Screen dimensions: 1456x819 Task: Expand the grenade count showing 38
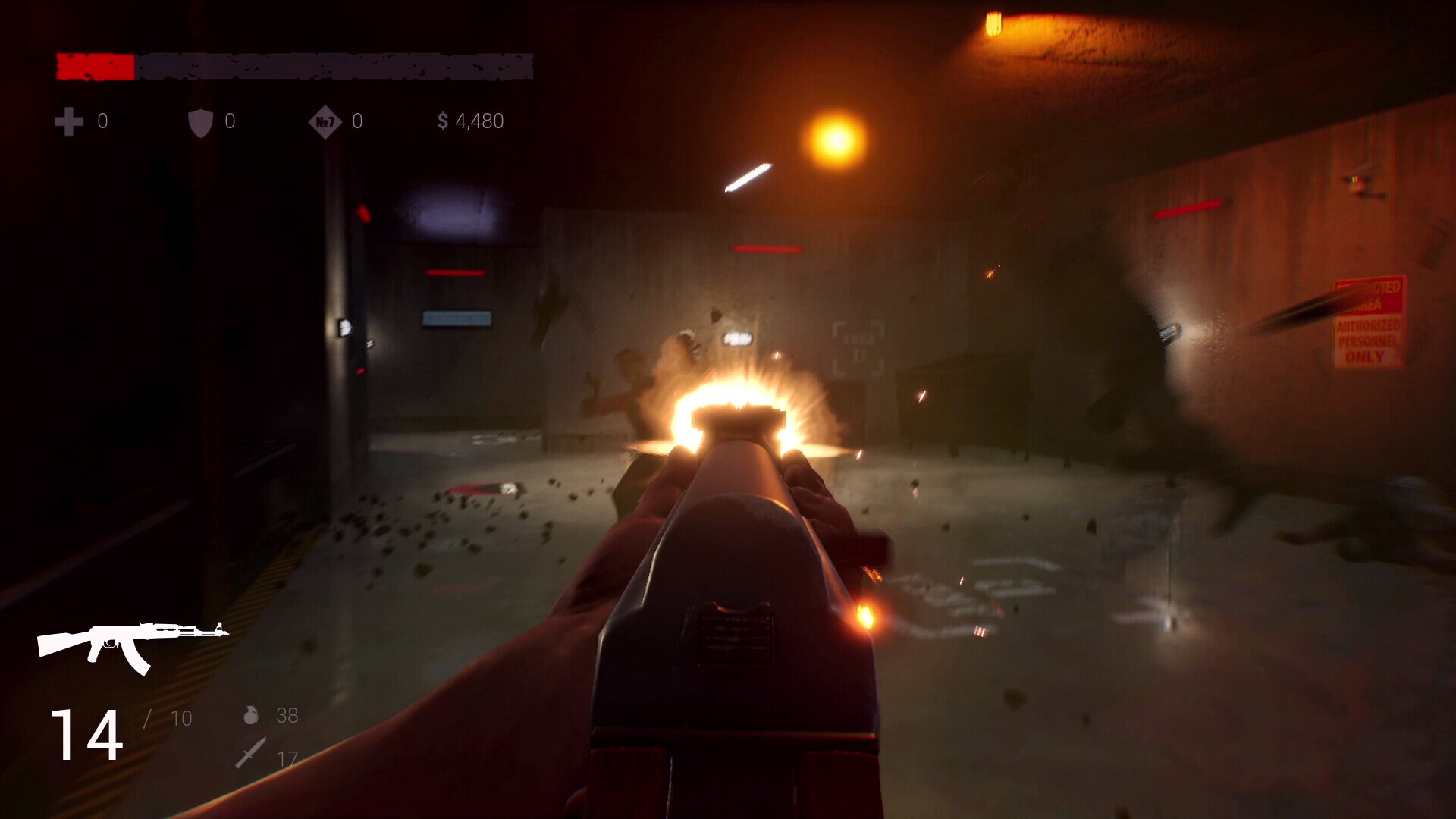(287, 716)
